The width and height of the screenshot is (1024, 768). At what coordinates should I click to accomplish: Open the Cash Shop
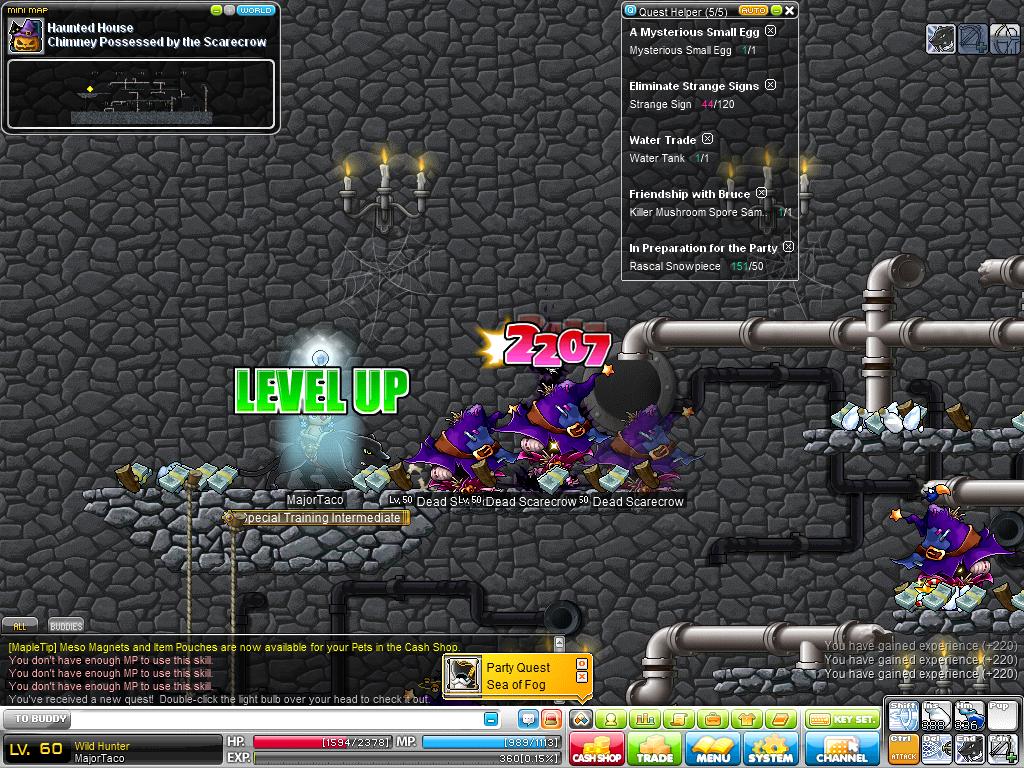pos(597,750)
